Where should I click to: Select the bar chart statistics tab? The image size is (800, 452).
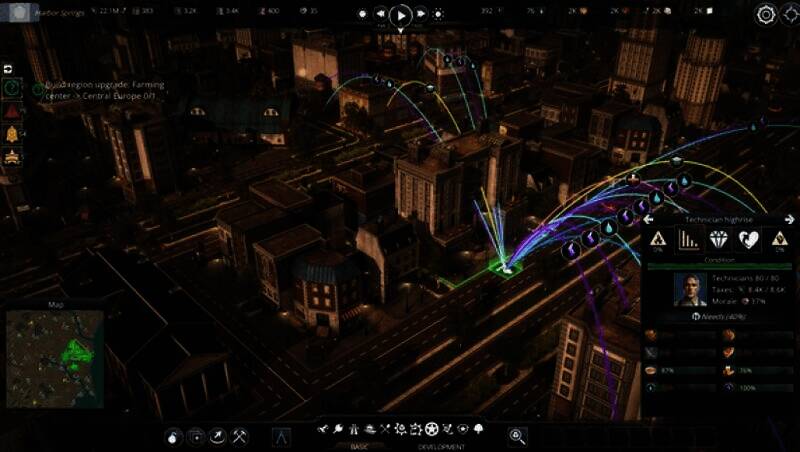pyautogui.click(x=689, y=239)
